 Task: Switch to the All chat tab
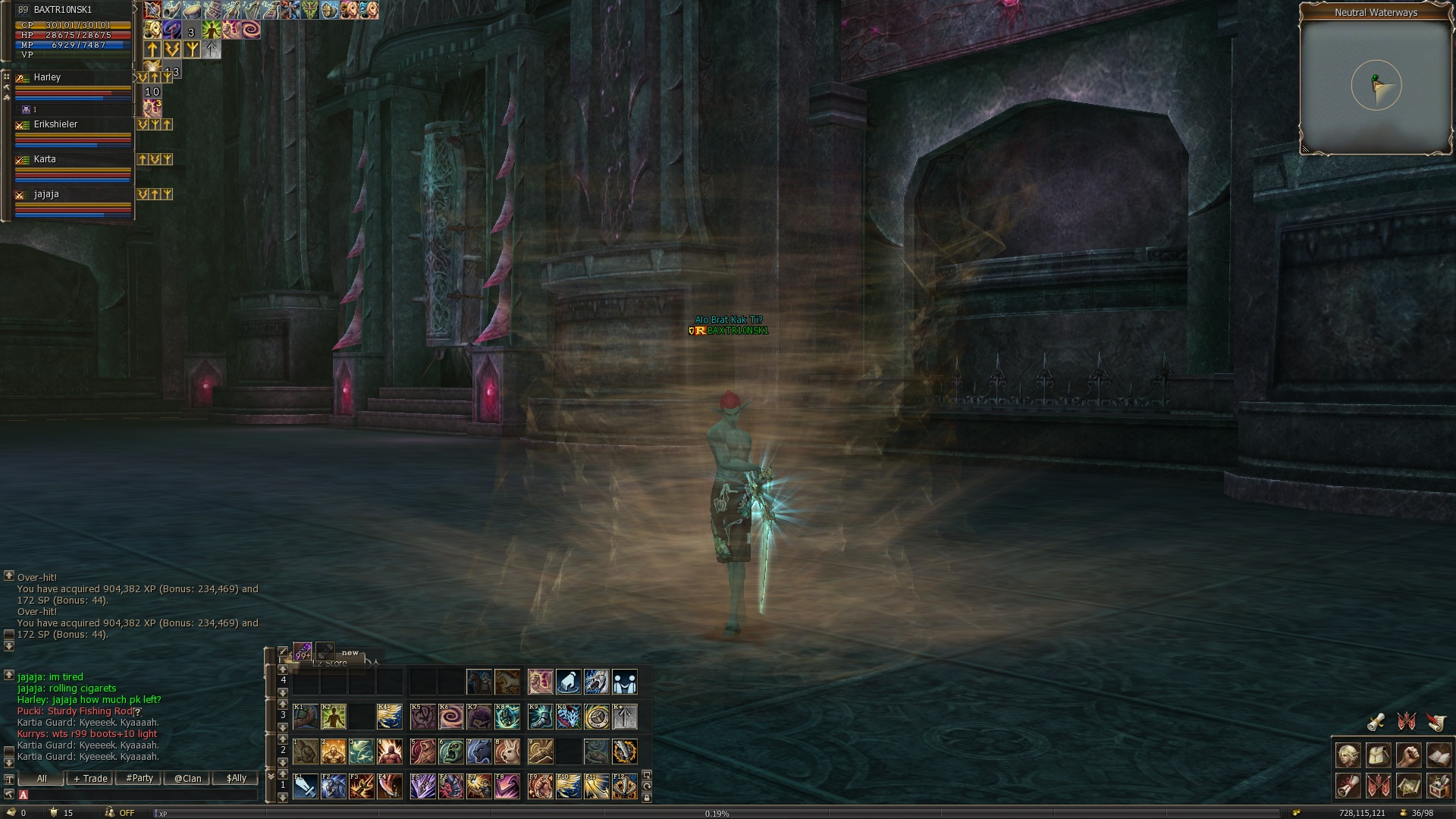coord(41,779)
